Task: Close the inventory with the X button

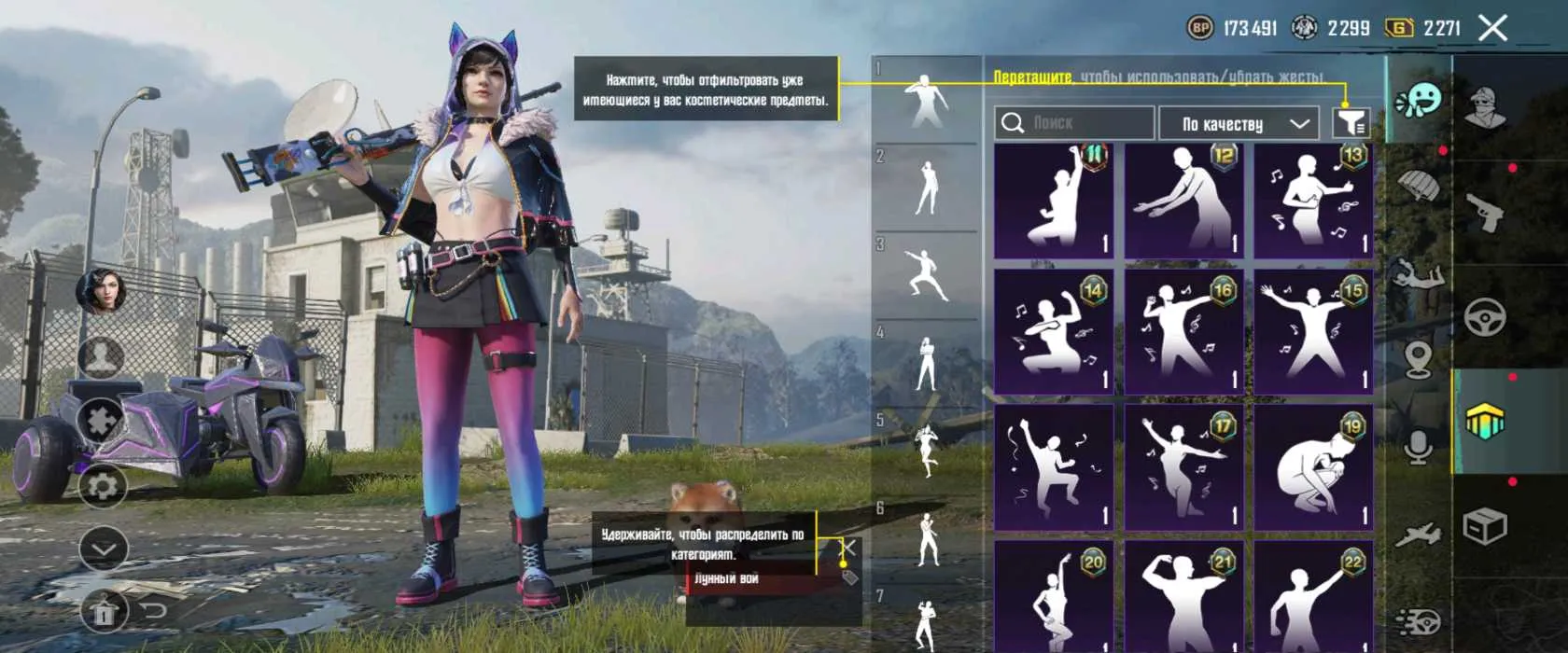Action: (x=1492, y=28)
